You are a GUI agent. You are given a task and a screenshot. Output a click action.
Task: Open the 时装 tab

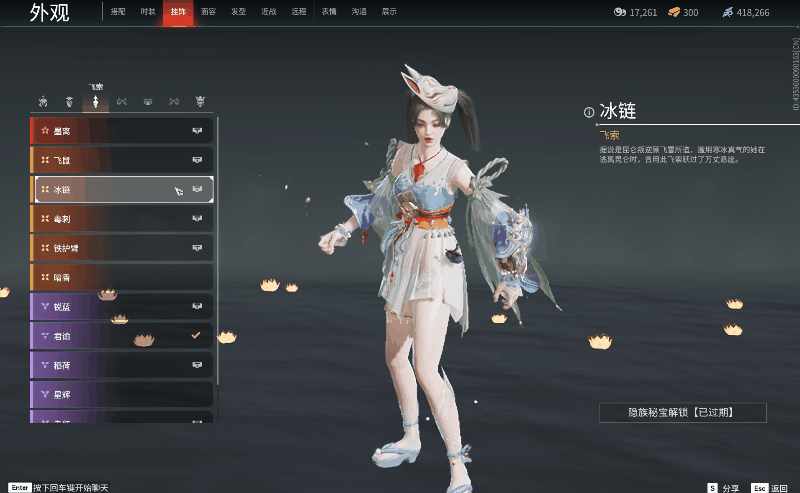point(148,12)
